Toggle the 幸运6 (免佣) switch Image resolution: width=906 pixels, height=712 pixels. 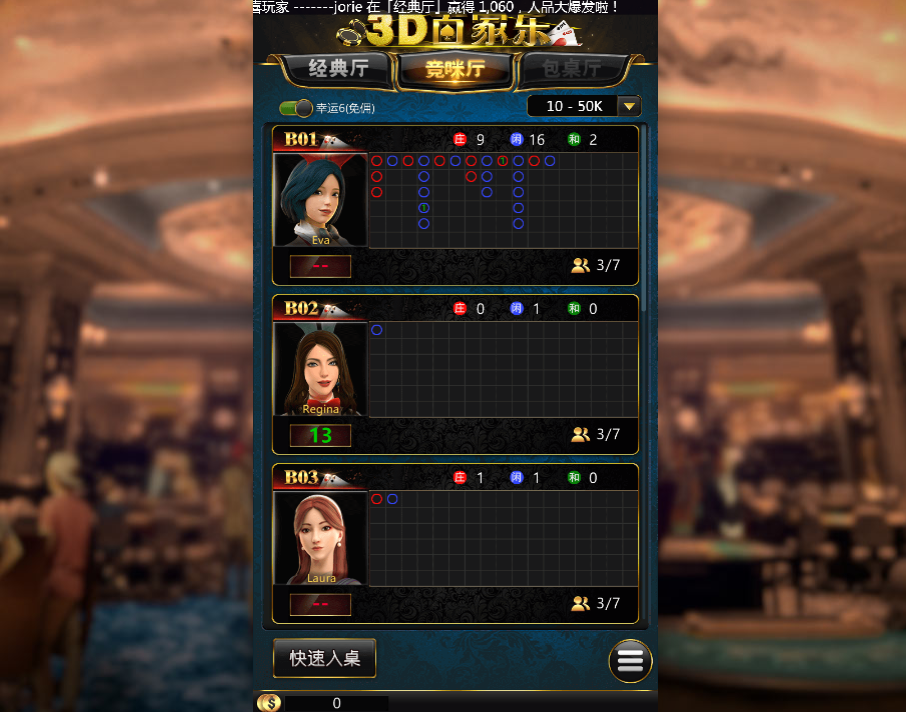(296, 108)
